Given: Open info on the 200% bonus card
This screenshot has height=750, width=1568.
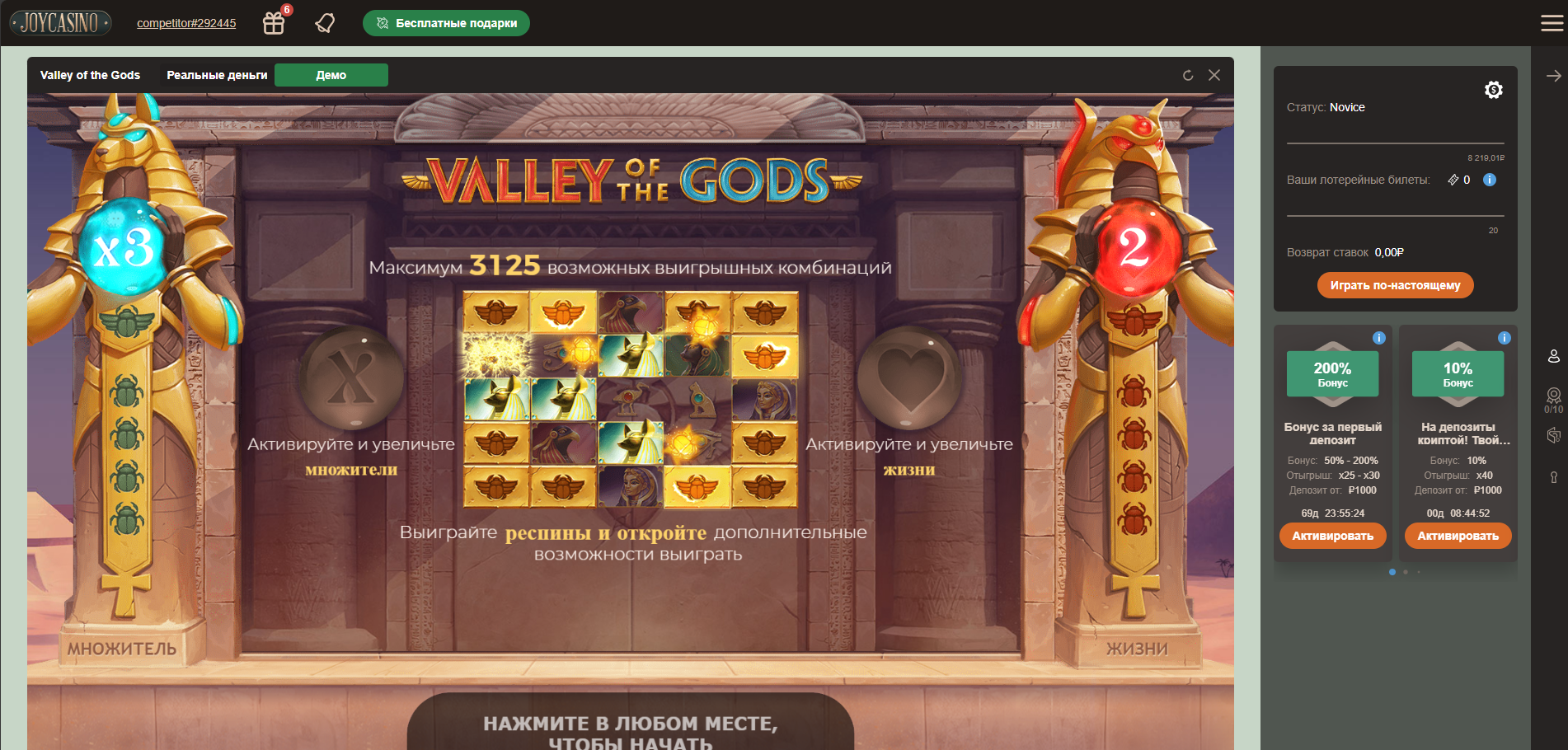Looking at the screenshot, I should pos(1380,337).
